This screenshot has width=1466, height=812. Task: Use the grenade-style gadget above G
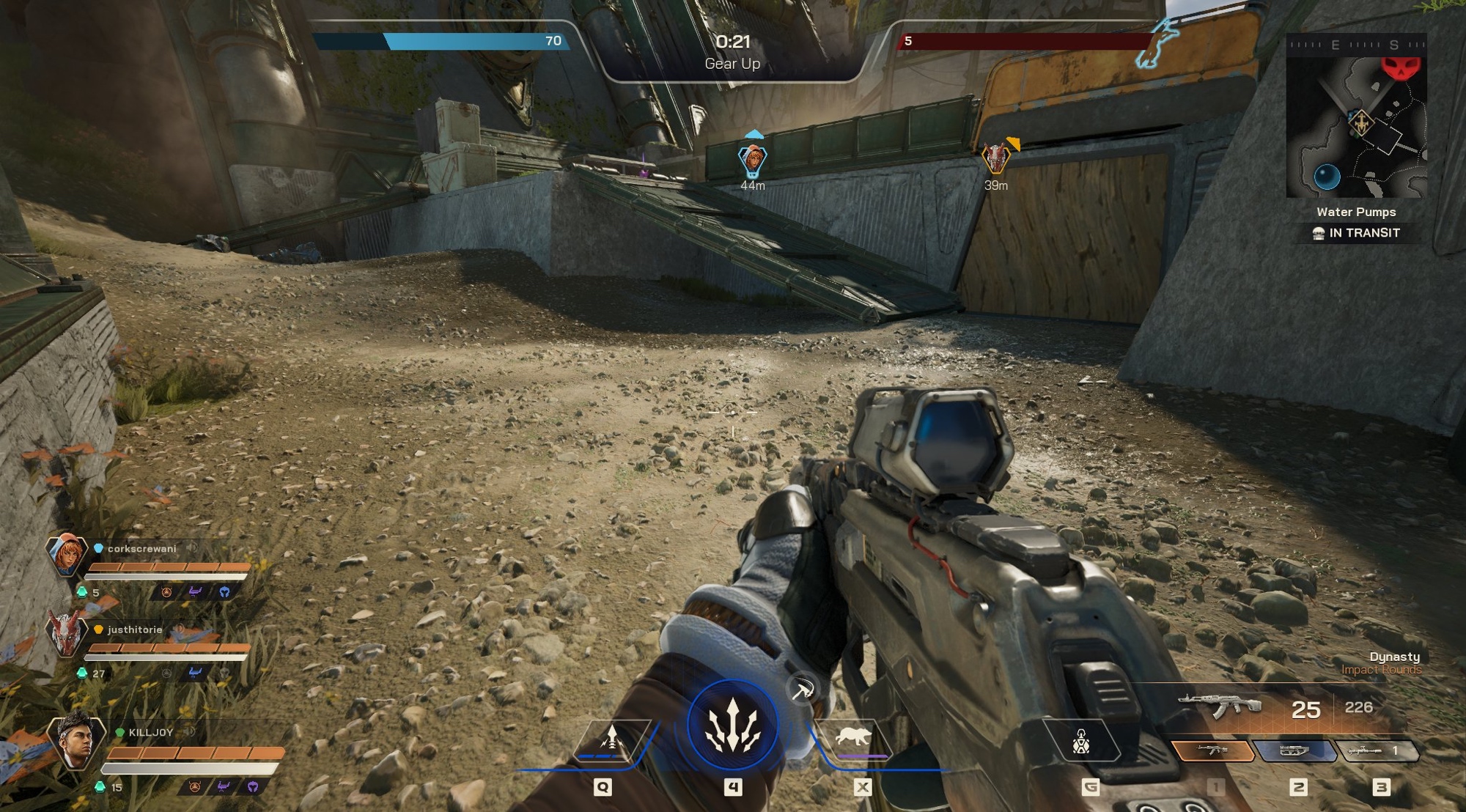click(1081, 742)
